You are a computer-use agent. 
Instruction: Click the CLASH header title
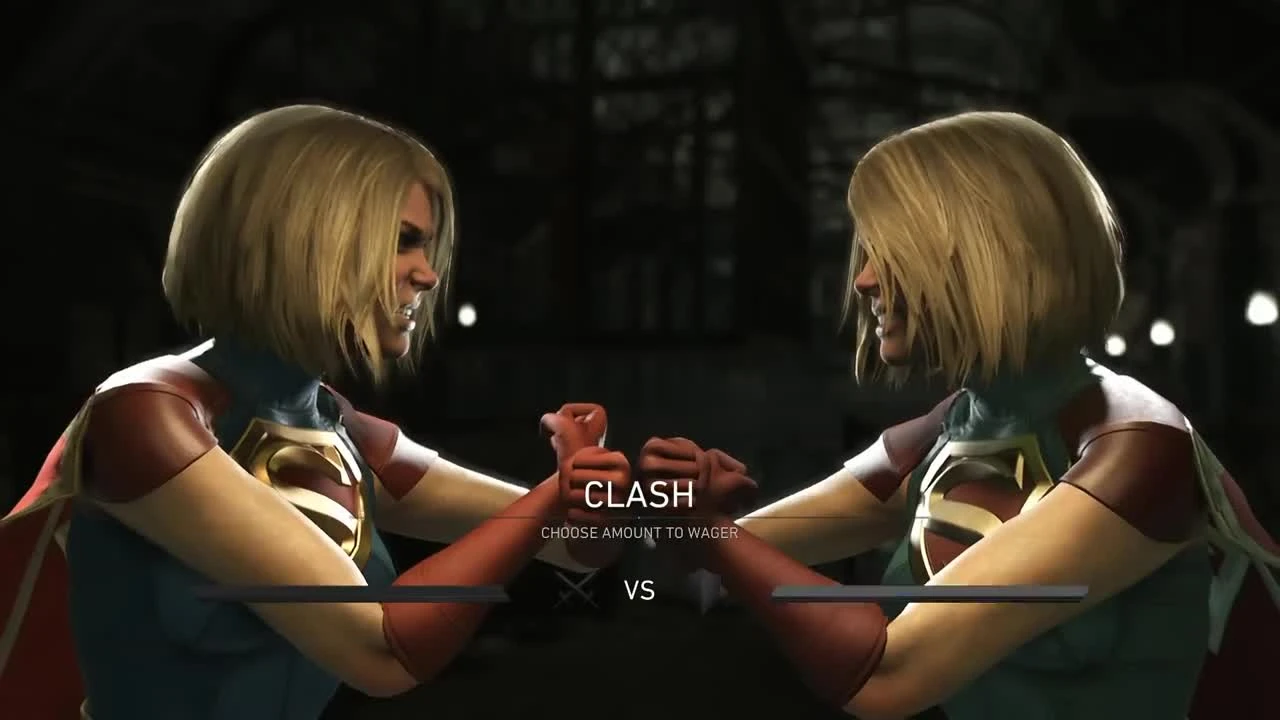pos(640,494)
